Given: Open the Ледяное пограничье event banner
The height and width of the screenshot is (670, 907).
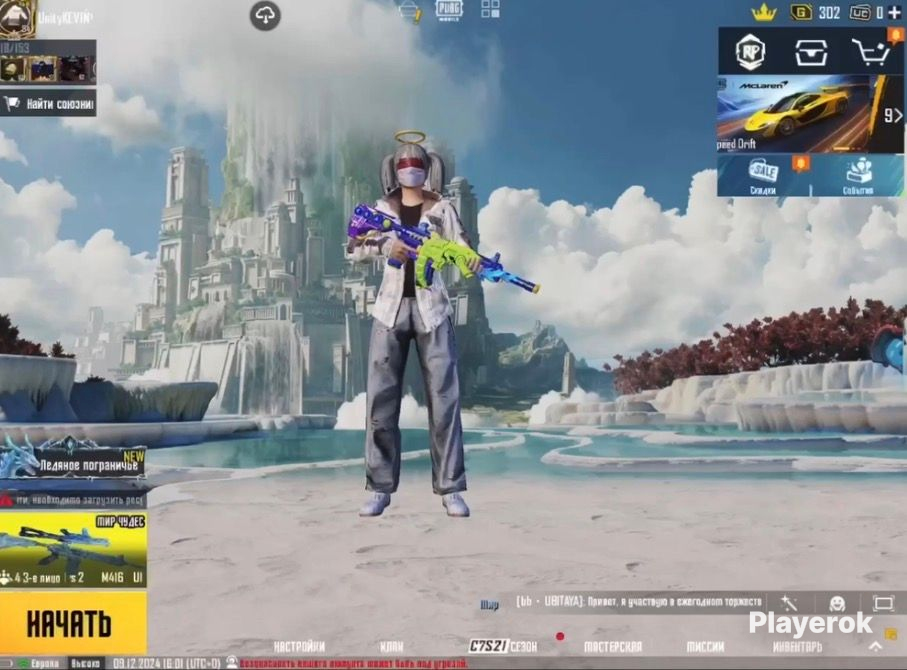Looking at the screenshot, I should click(72, 460).
